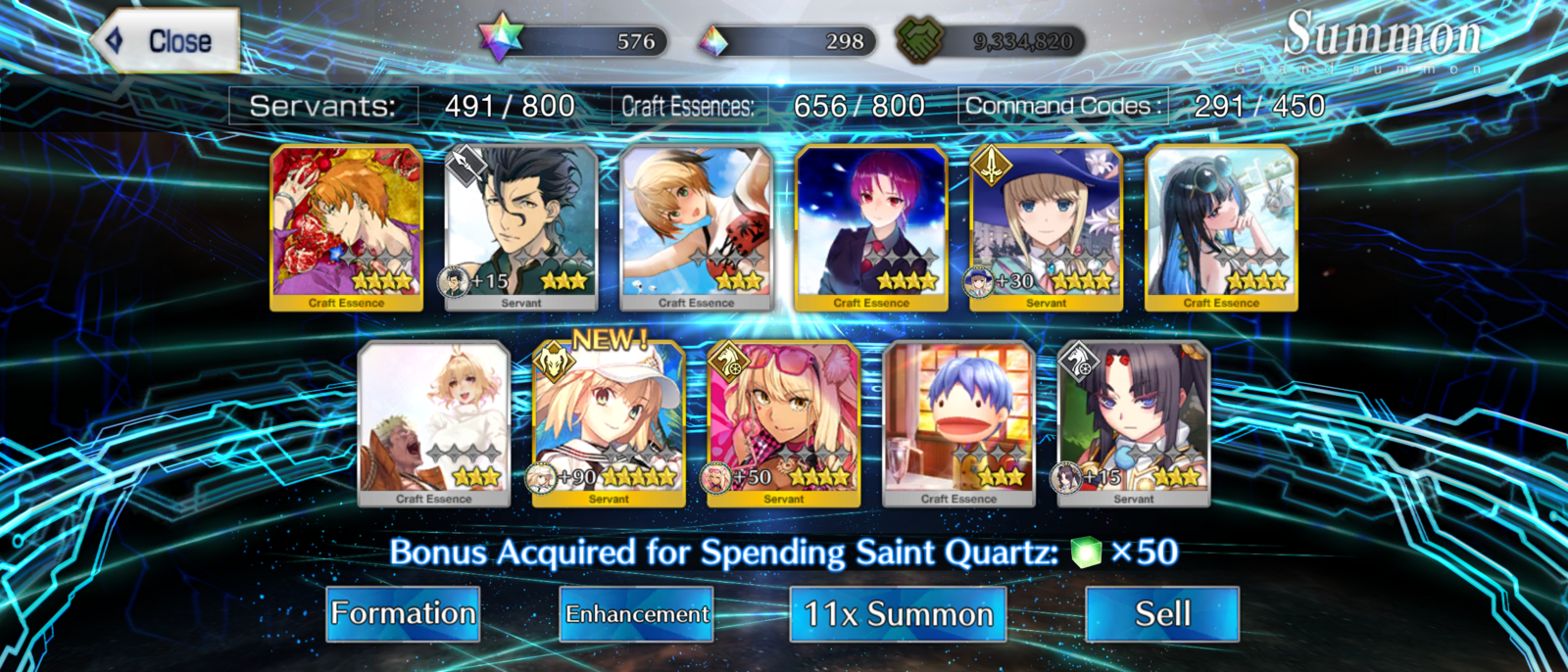Select the witch-hat blonde +30 servant card
Screen dimensions: 1568x672
point(1046,227)
